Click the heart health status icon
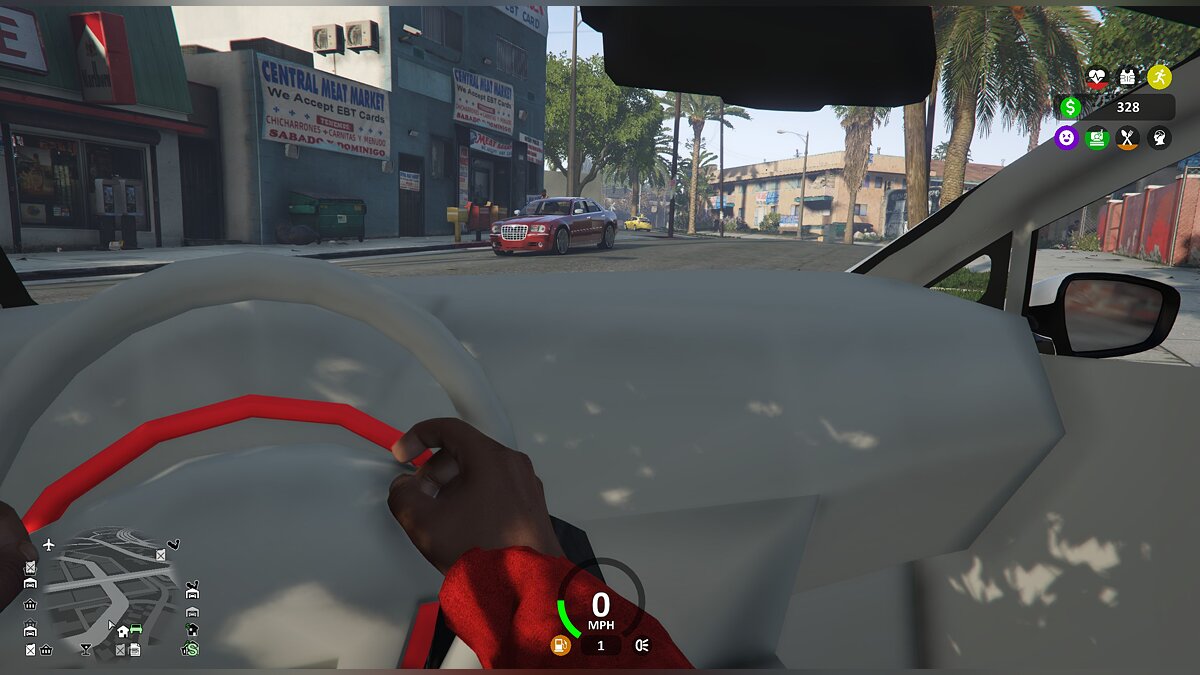 click(x=1097, y=76)
